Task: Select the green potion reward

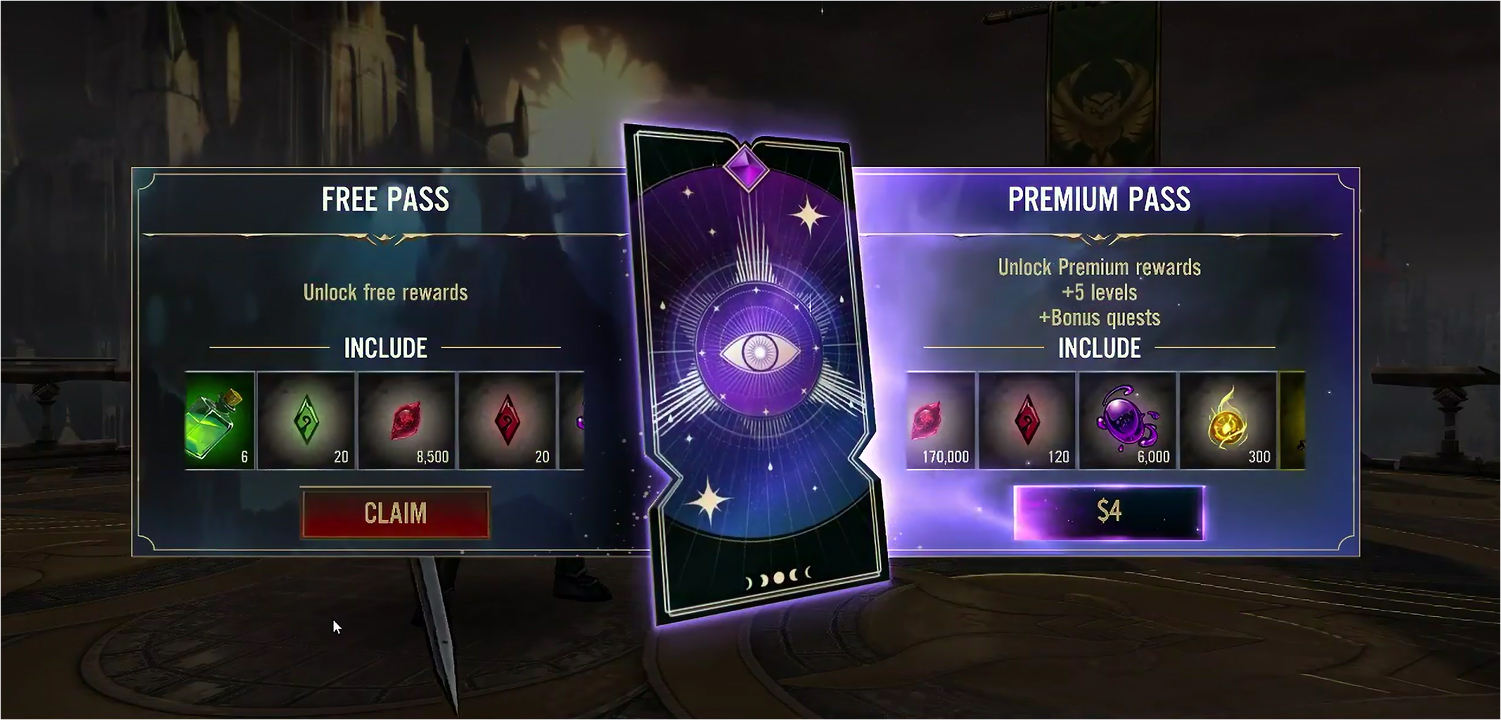Action: (221, 421)
